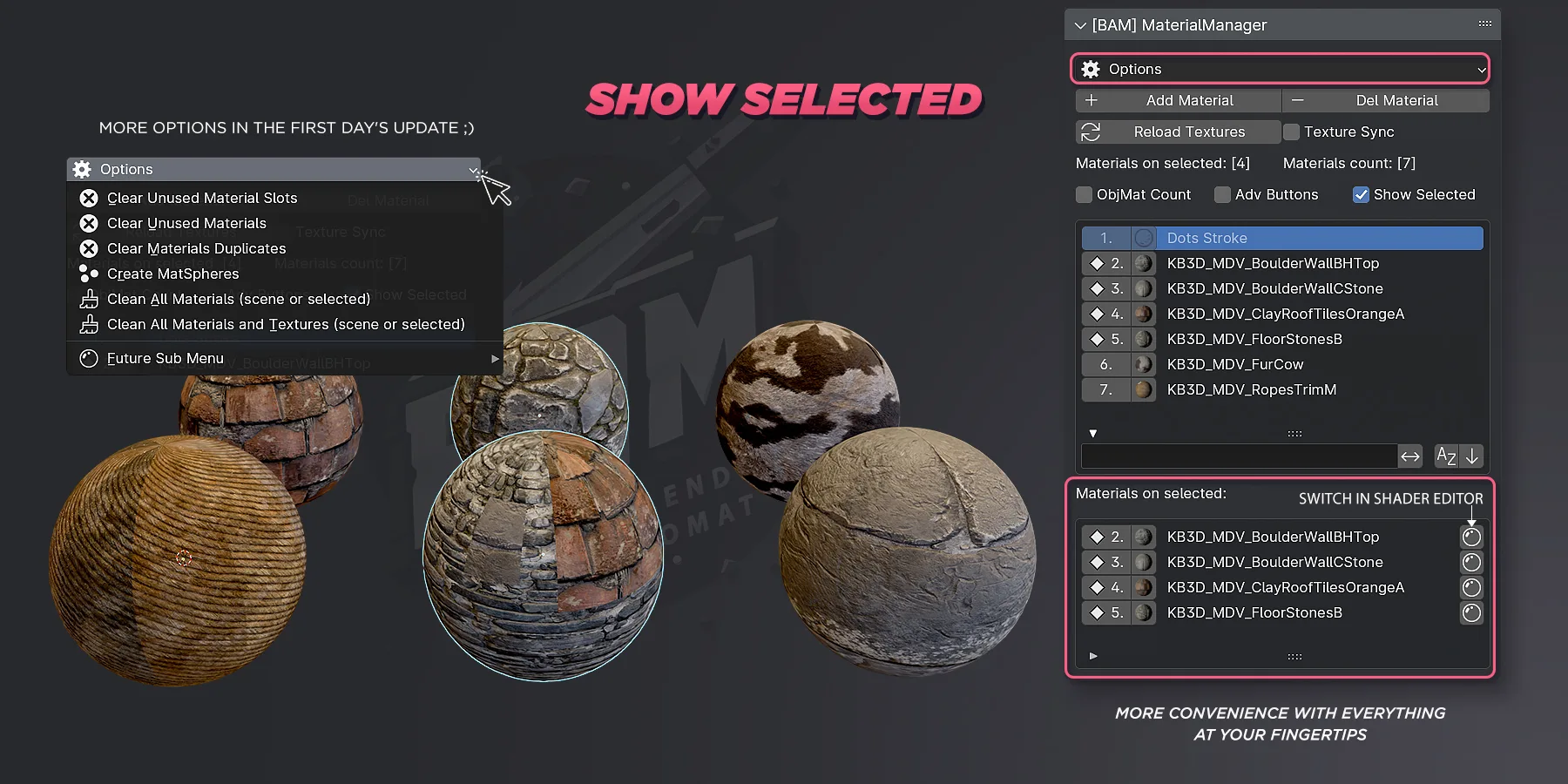Open shader editor icon for KB3D_MDV_FloorStonesB
This screenshot has height=784, width=1568.
pos(1471,612)
